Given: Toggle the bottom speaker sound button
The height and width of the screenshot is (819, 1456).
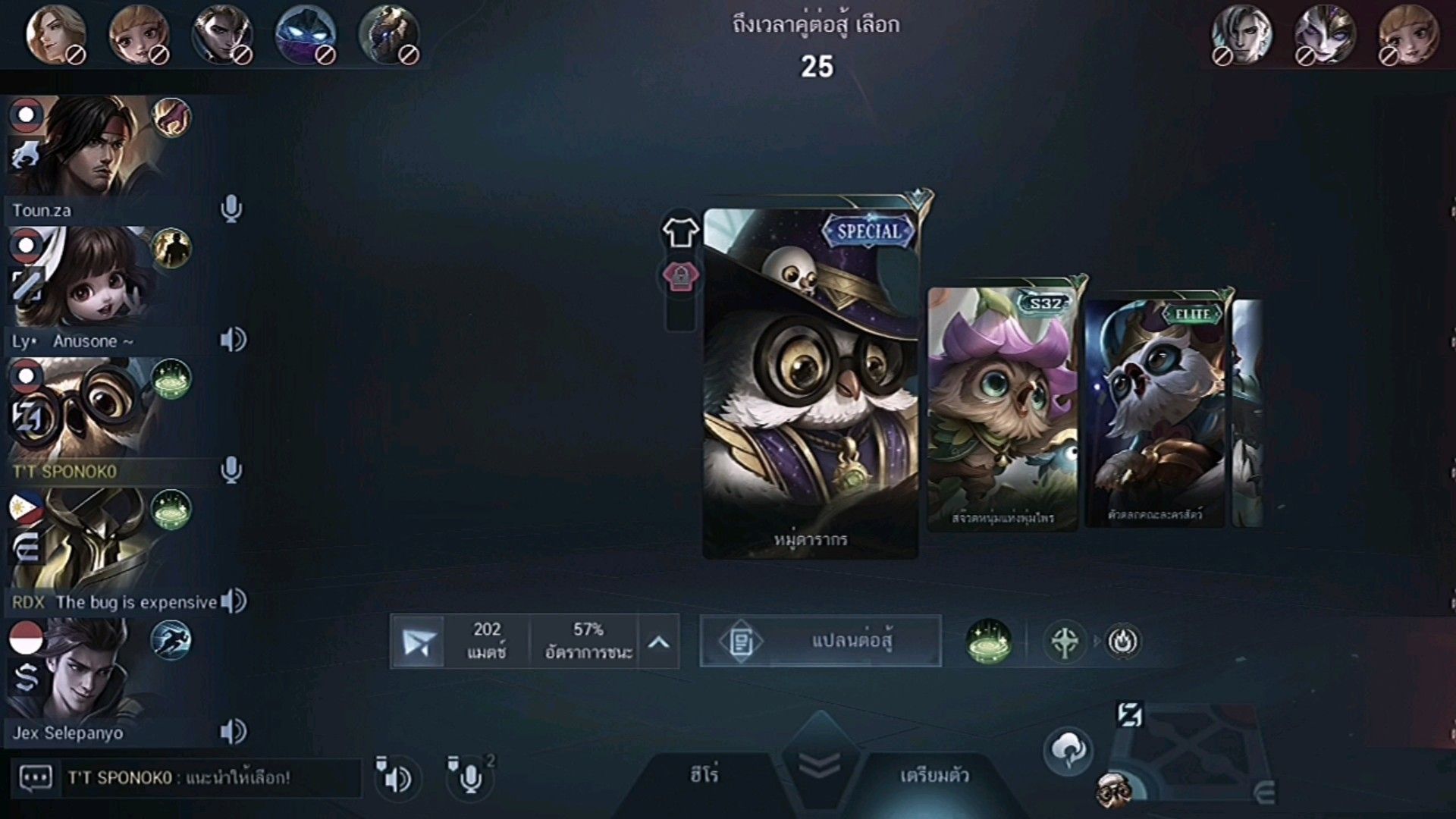Looking at the screenshot, I should point(395,777).
